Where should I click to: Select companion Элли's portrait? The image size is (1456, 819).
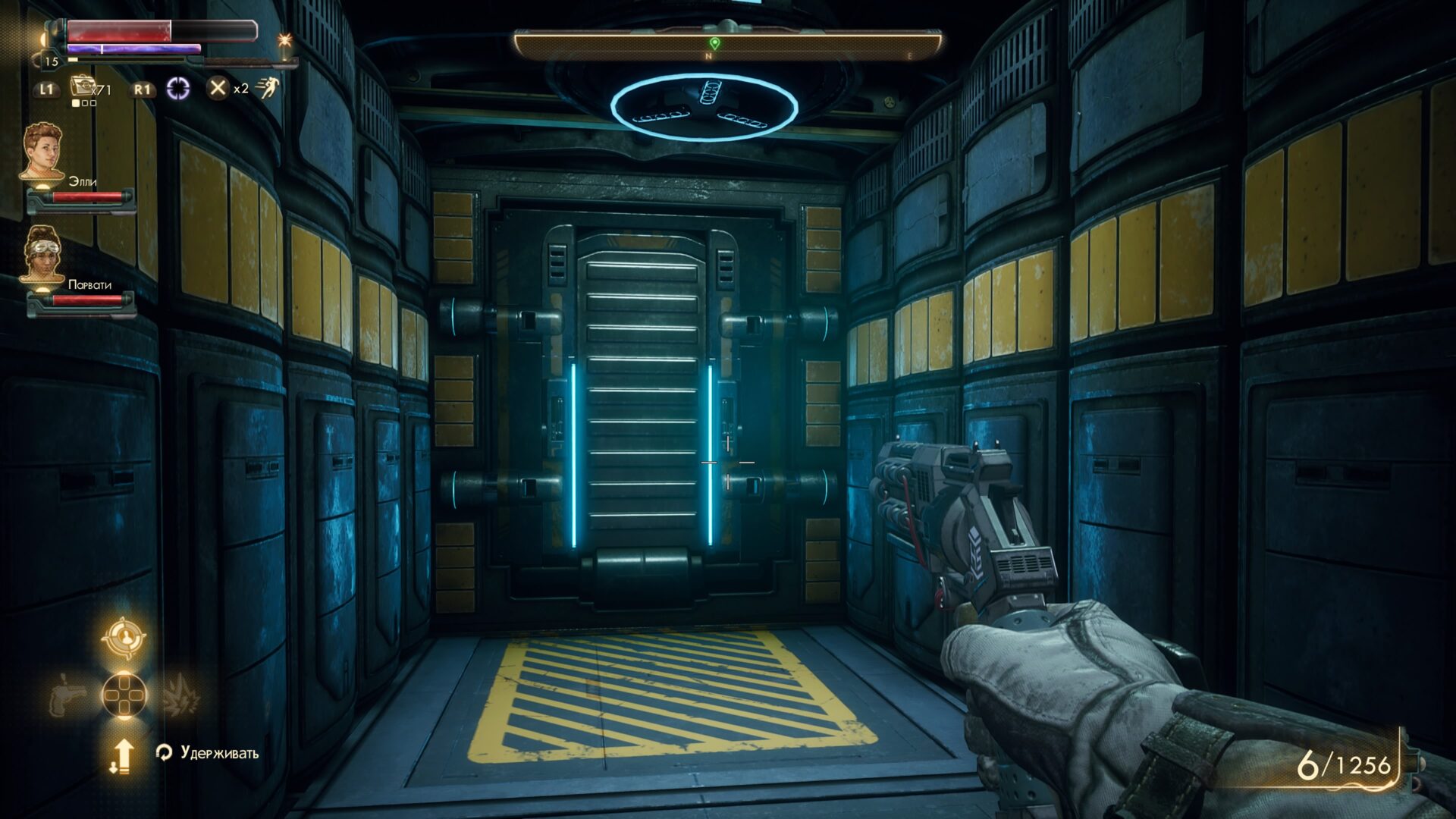[42, 152]
